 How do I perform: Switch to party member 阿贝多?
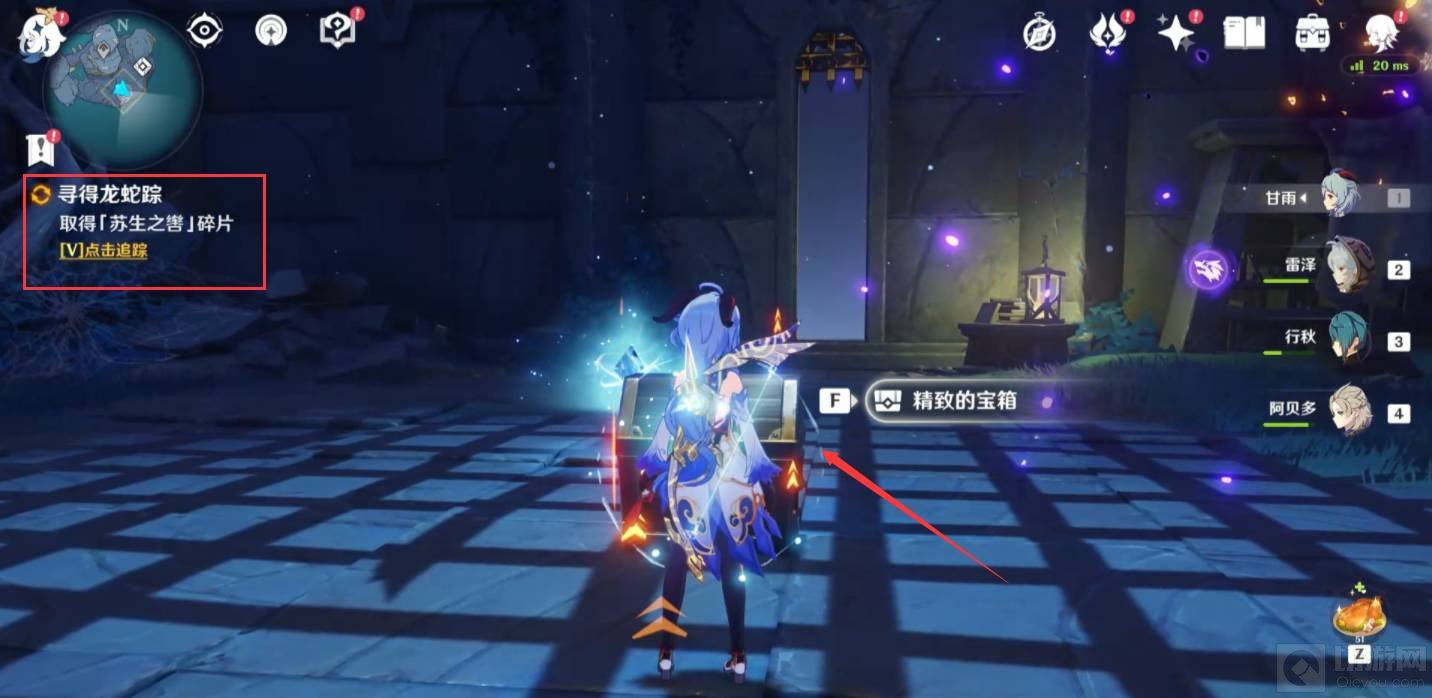1349,411
